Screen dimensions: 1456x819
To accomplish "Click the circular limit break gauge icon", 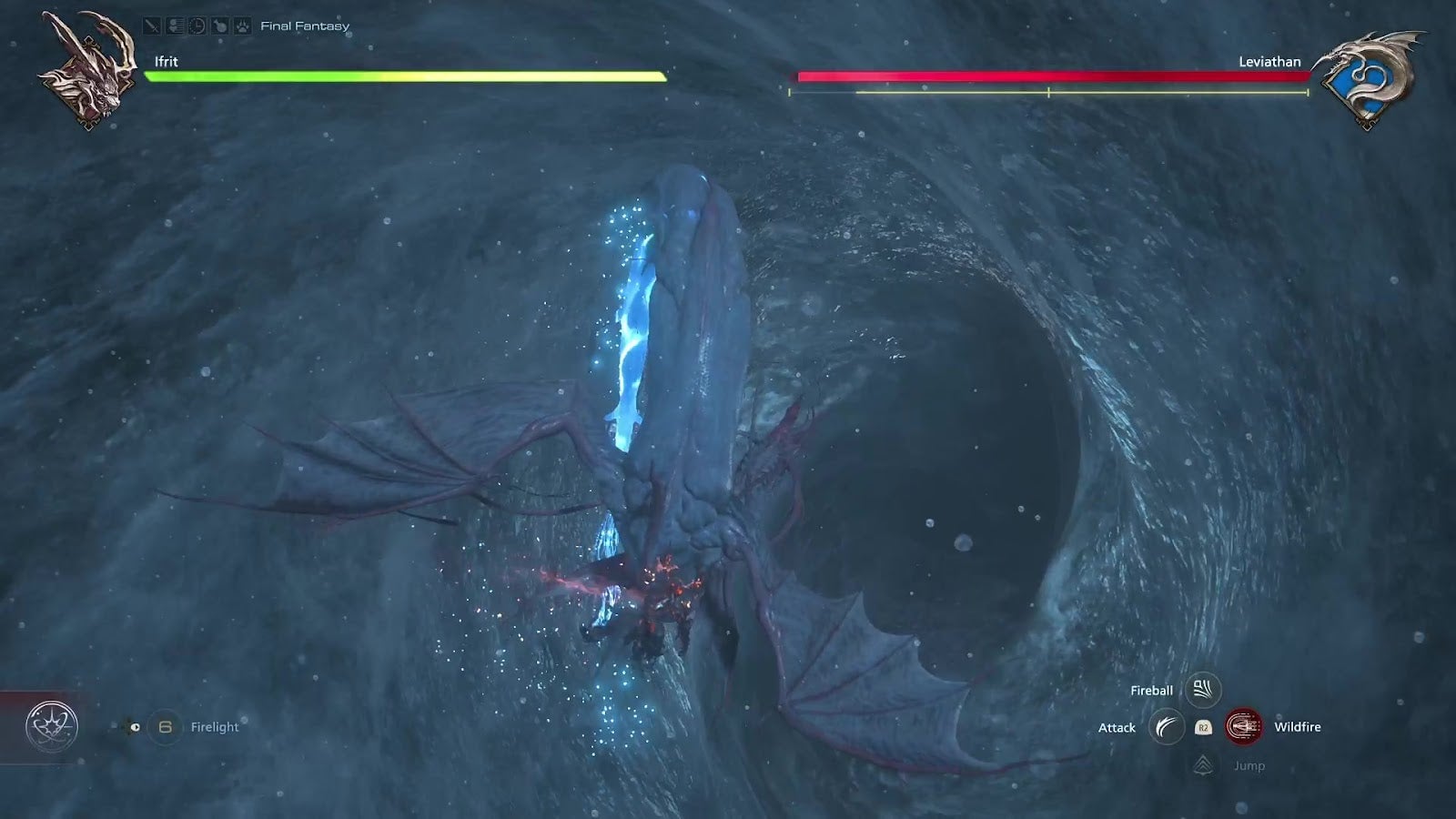I will [50, 726].
